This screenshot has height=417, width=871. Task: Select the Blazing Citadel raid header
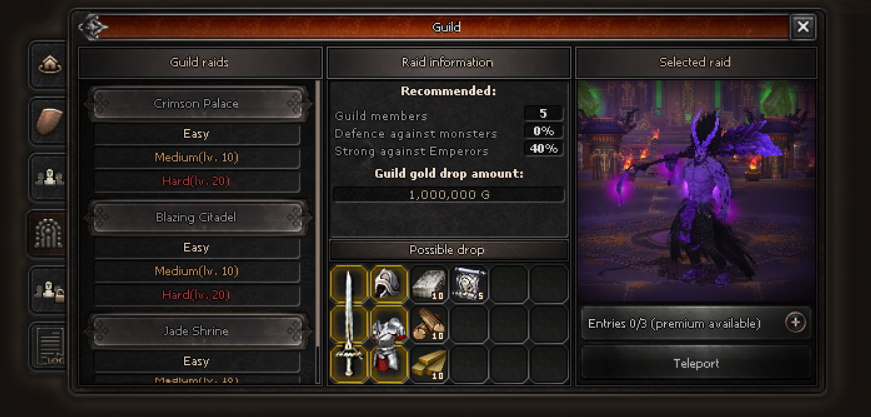[196, 217]
